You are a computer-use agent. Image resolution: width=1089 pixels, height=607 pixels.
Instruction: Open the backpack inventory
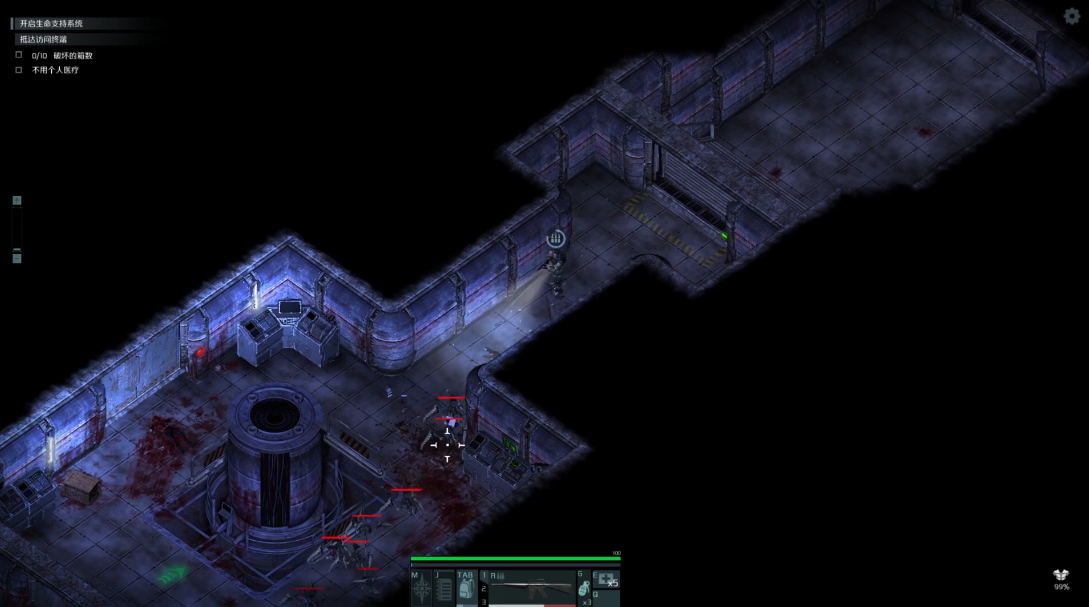[466, 589]
